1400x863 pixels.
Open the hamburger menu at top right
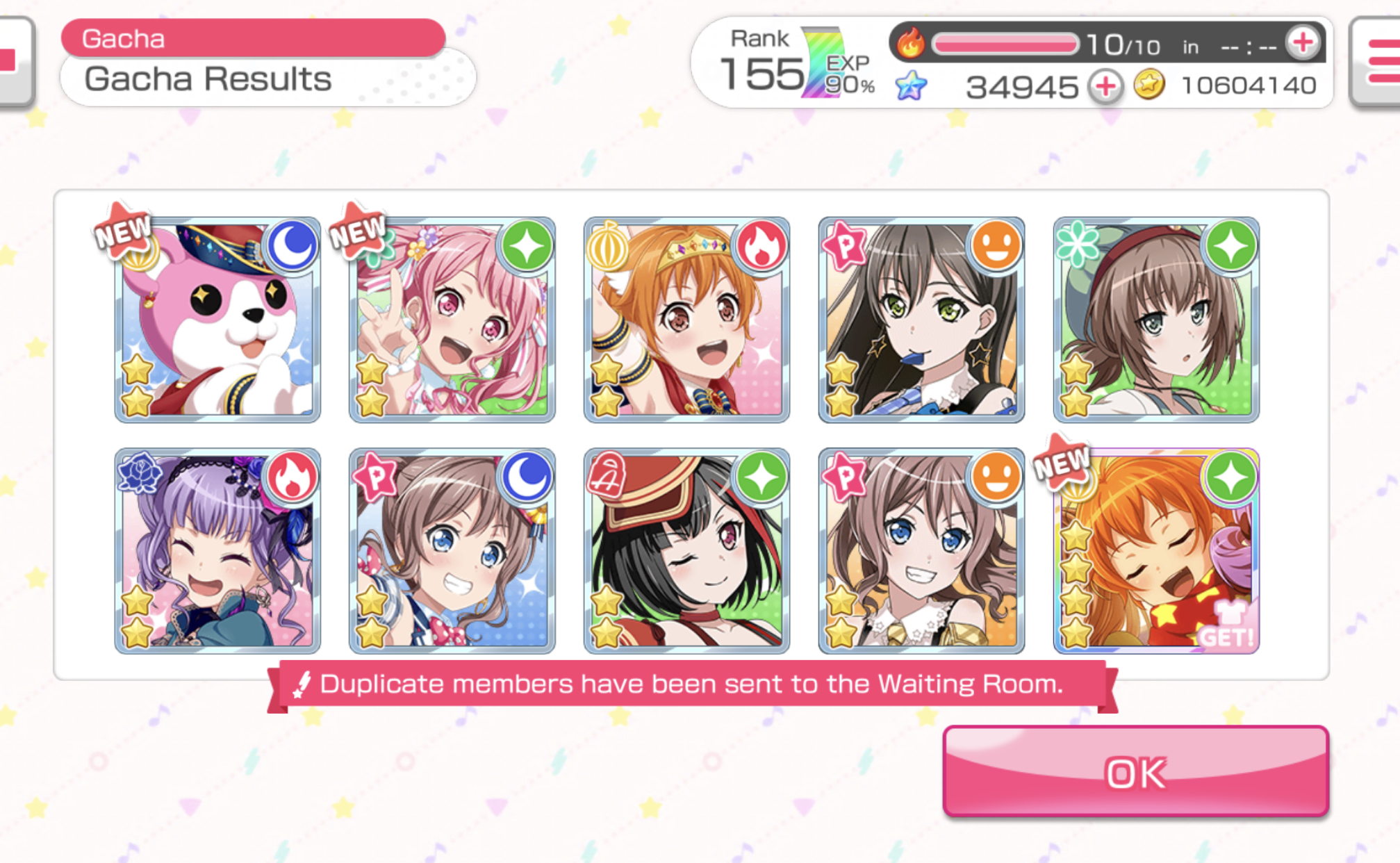(x=1379, y=63)
